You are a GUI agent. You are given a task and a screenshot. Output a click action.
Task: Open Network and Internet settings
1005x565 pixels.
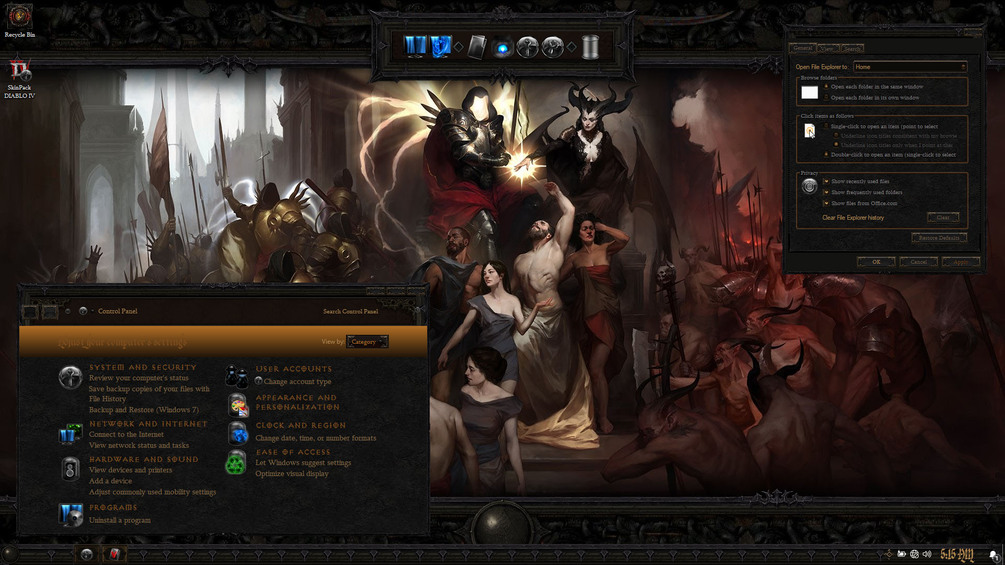tap(148, 424)
